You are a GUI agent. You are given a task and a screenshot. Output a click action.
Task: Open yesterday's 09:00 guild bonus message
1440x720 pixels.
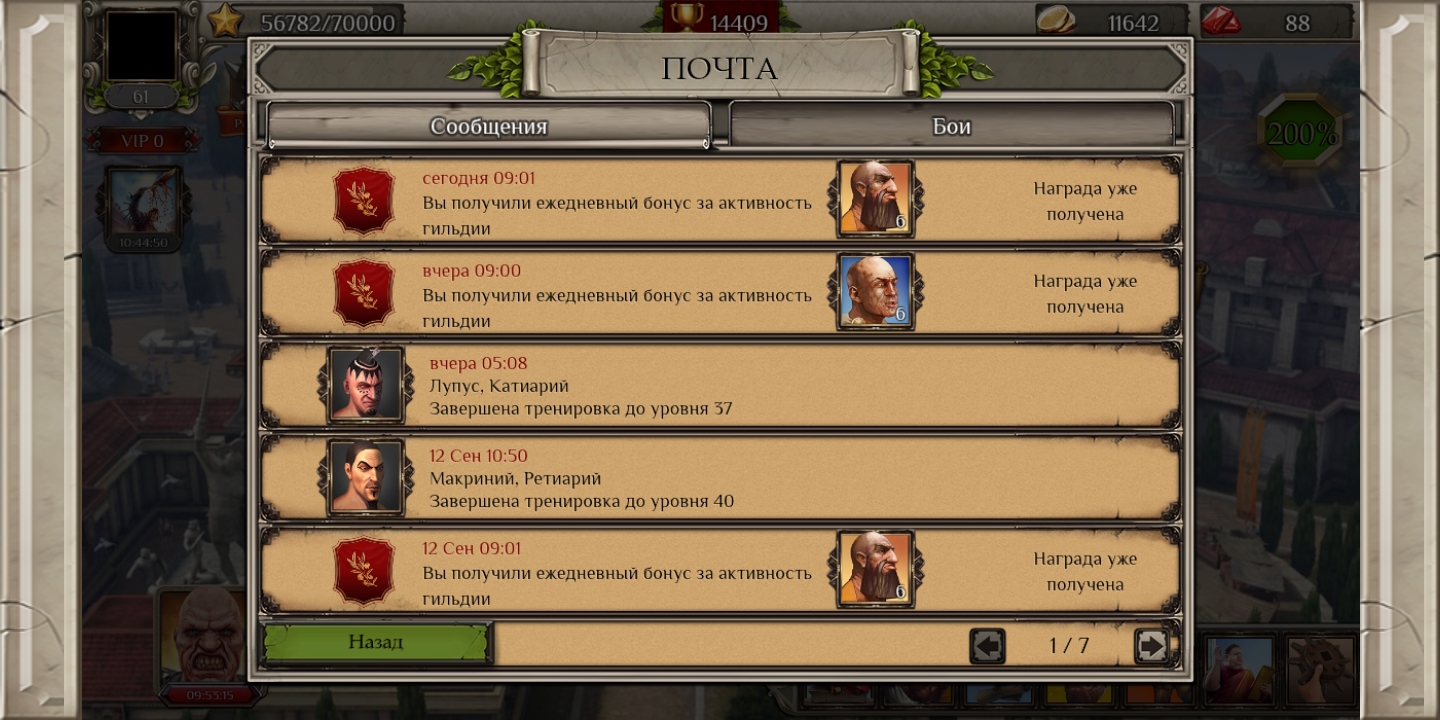click(x=616, y=295)
